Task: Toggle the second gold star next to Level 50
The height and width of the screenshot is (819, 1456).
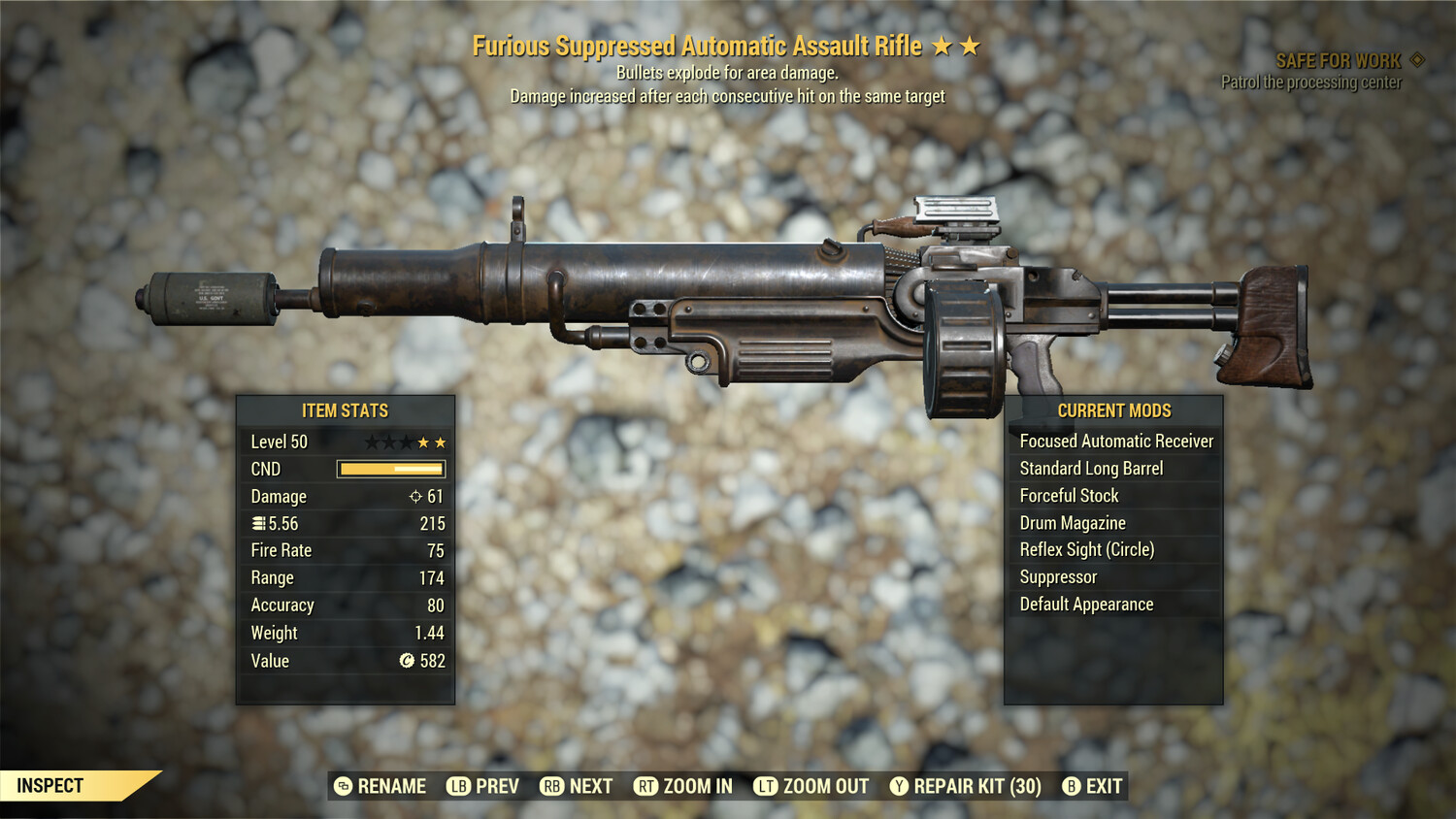Action: click(439, 441)
